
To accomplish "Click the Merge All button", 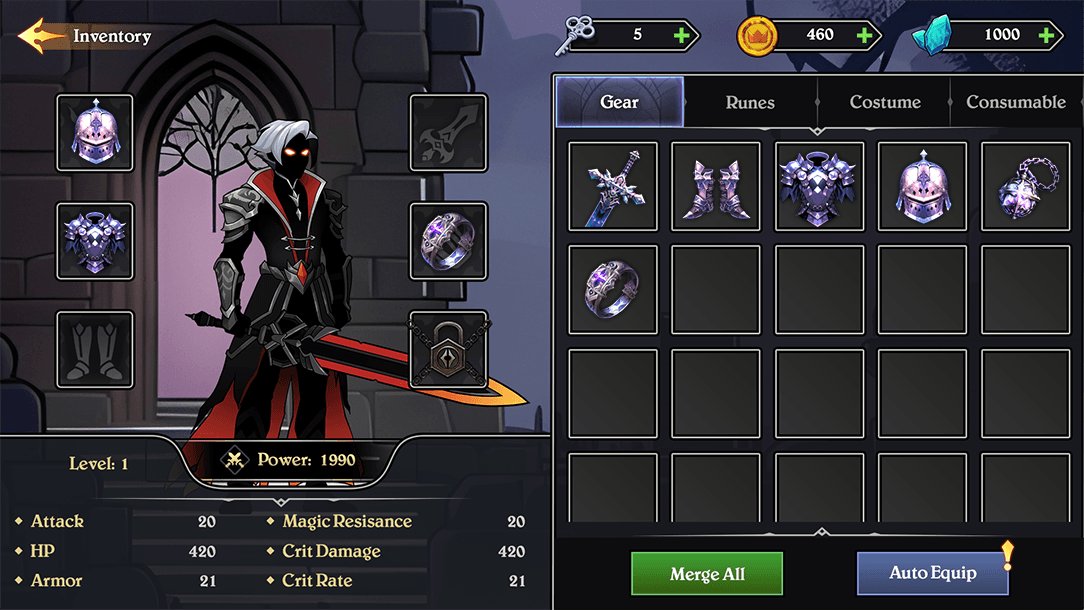I will (x=707, y=574).
